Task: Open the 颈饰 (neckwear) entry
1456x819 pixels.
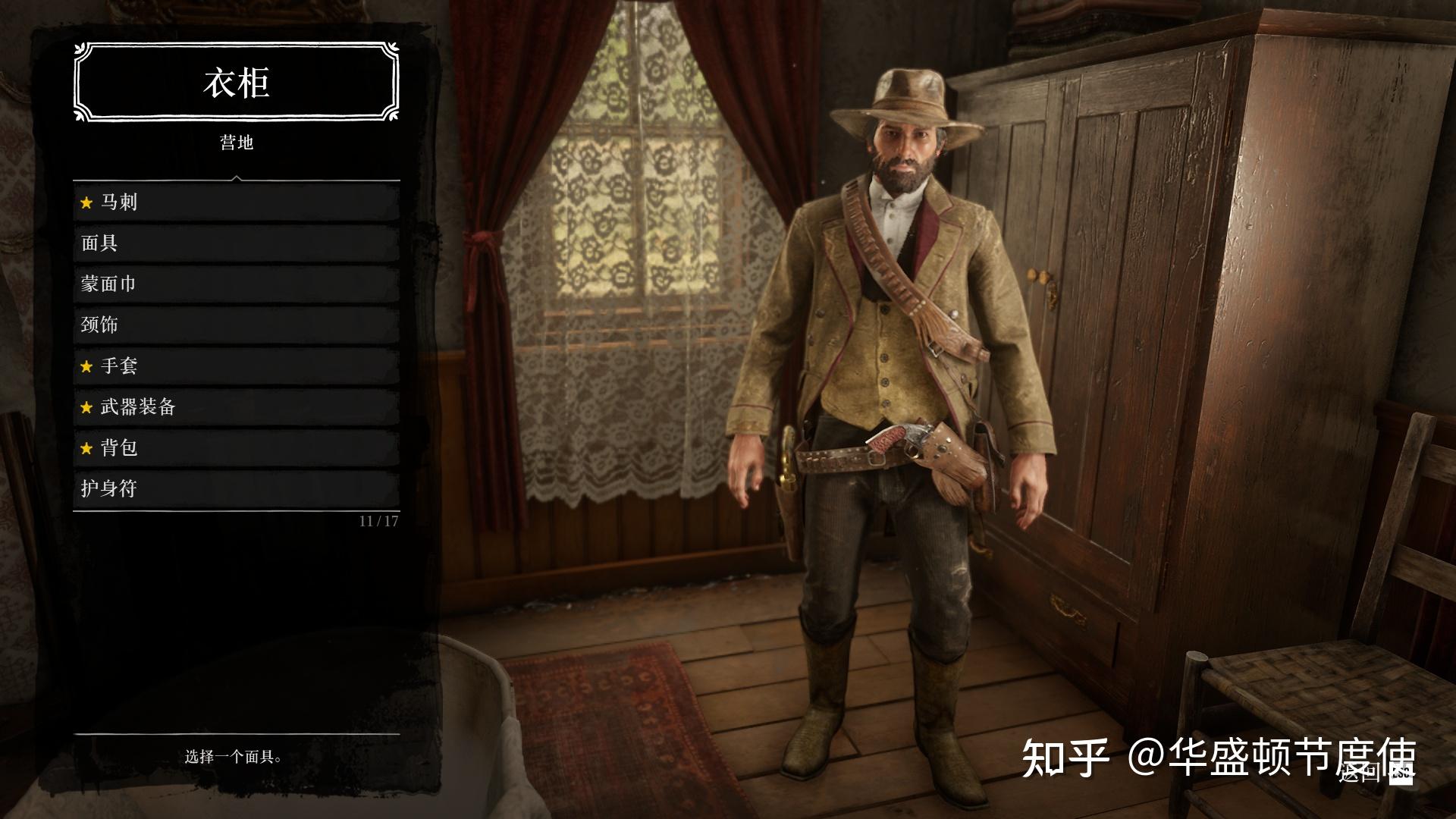Action: click(236, 325)
